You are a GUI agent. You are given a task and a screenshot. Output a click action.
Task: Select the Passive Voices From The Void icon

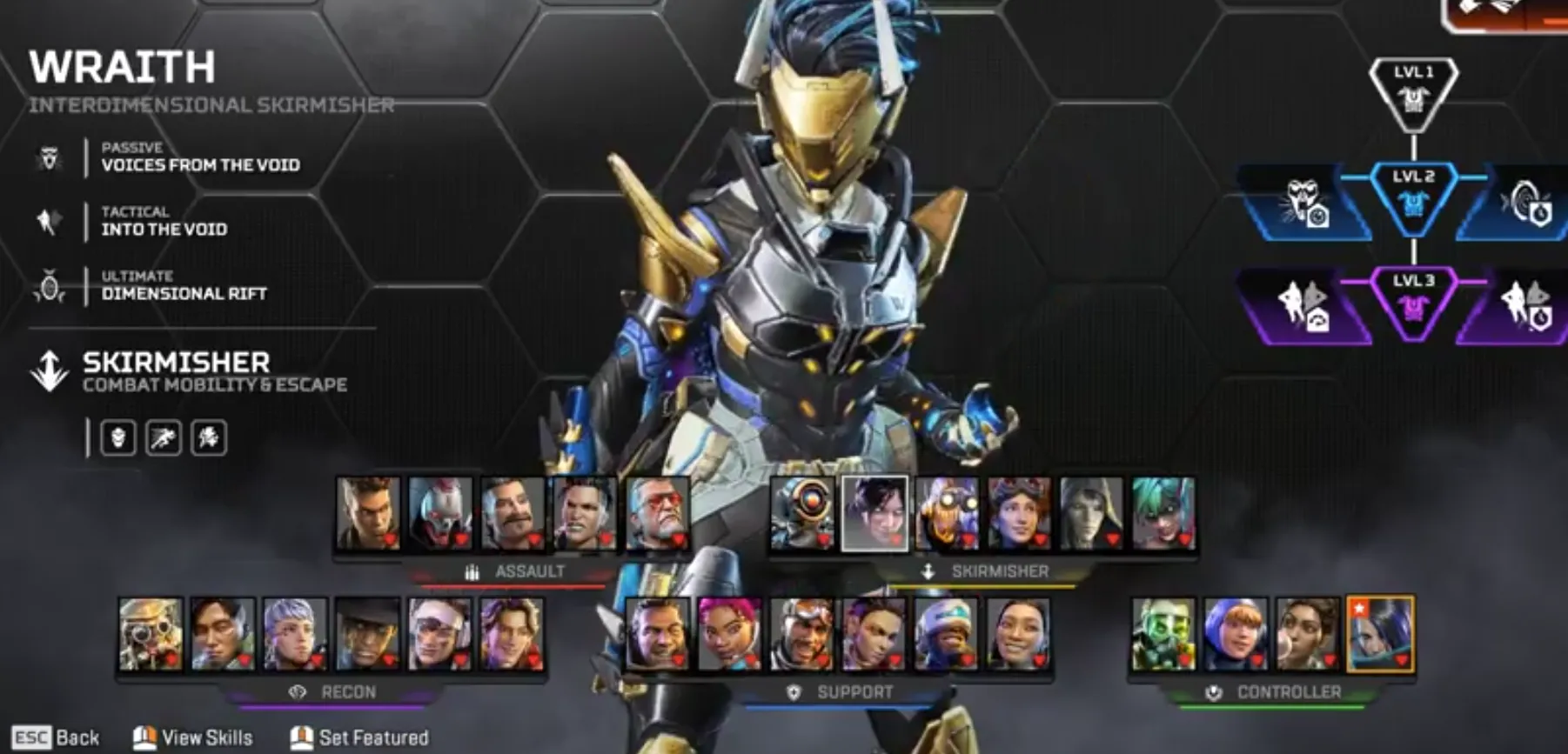tap(50, 157)
